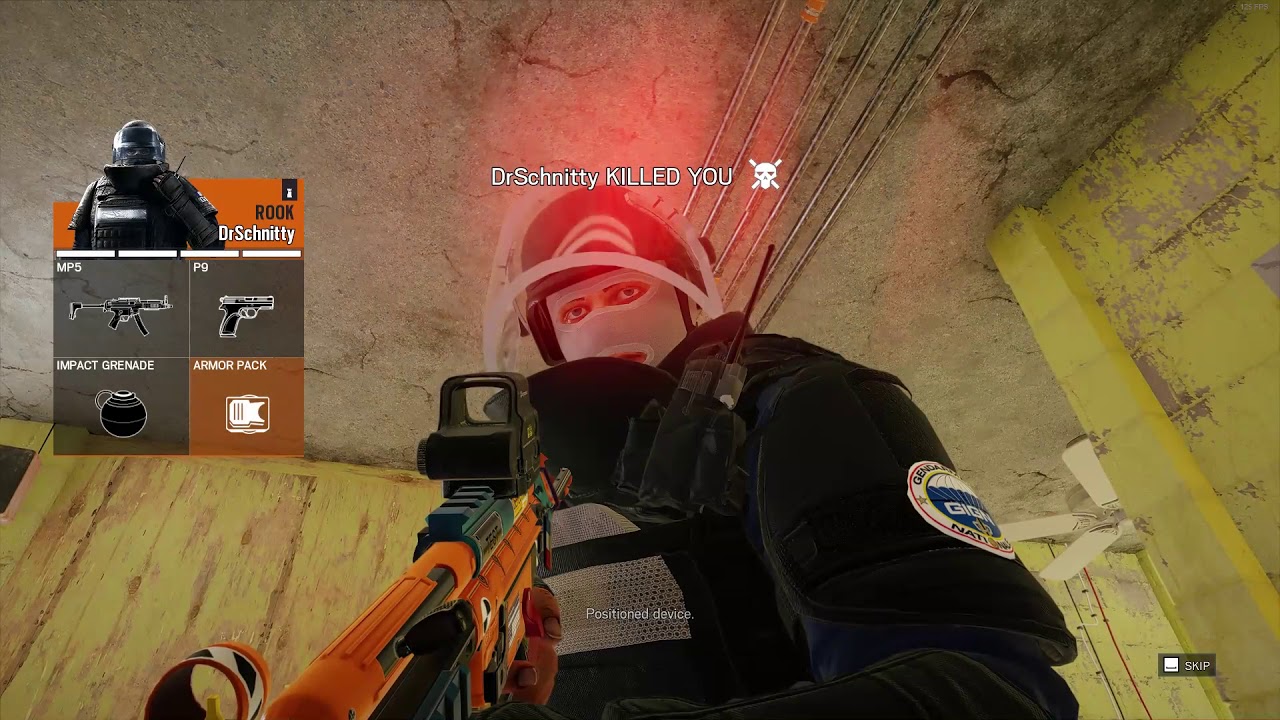Viewport: 1280px width, 720px height.
Task: Select the MP5 primary weapon tile
Action: tap(121, 308)
